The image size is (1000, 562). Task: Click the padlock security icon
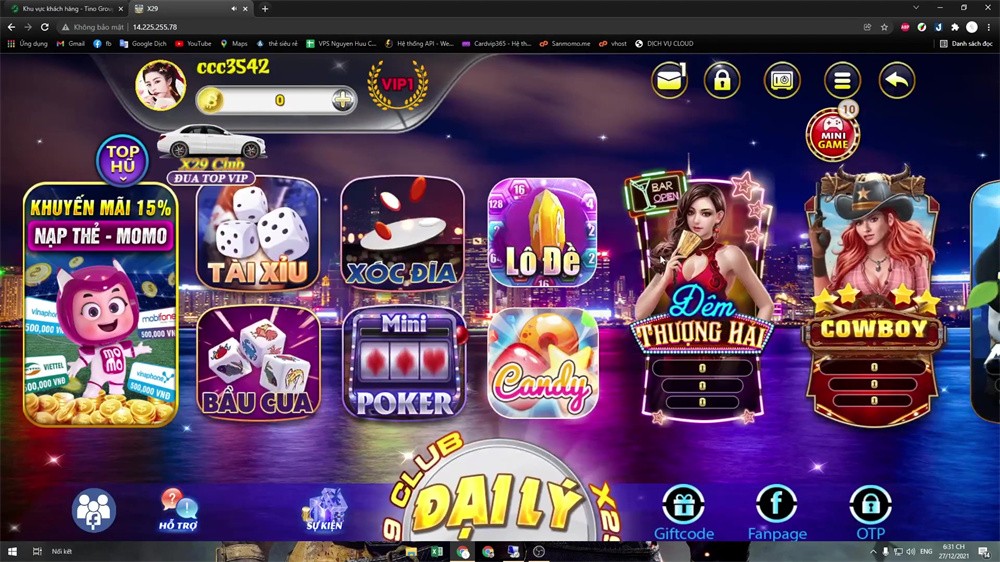722,80
